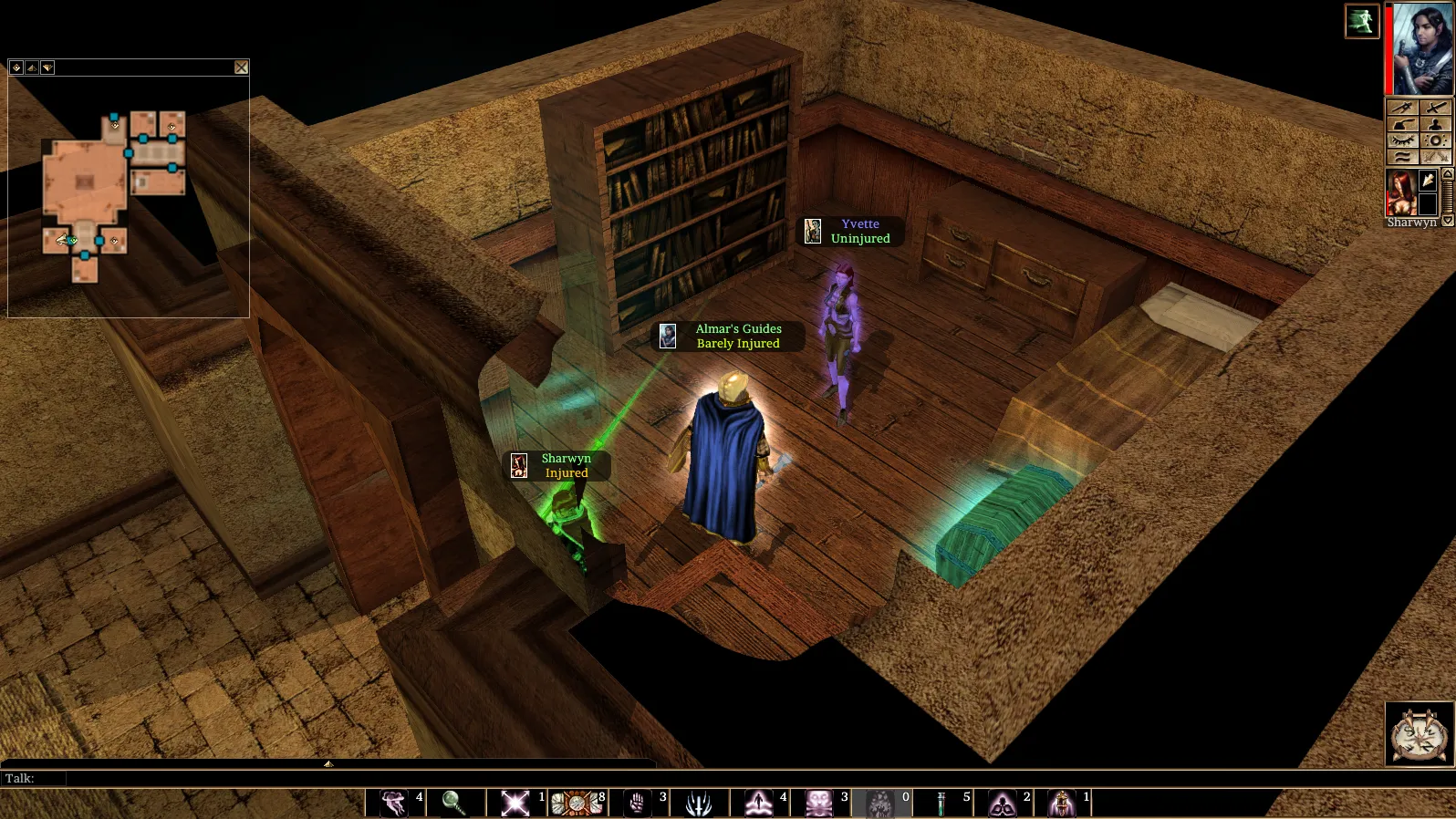The width and height of the screenshot is (1456, 819).
Task: Click the Talk chat input field
Action: tap(365, 778)
